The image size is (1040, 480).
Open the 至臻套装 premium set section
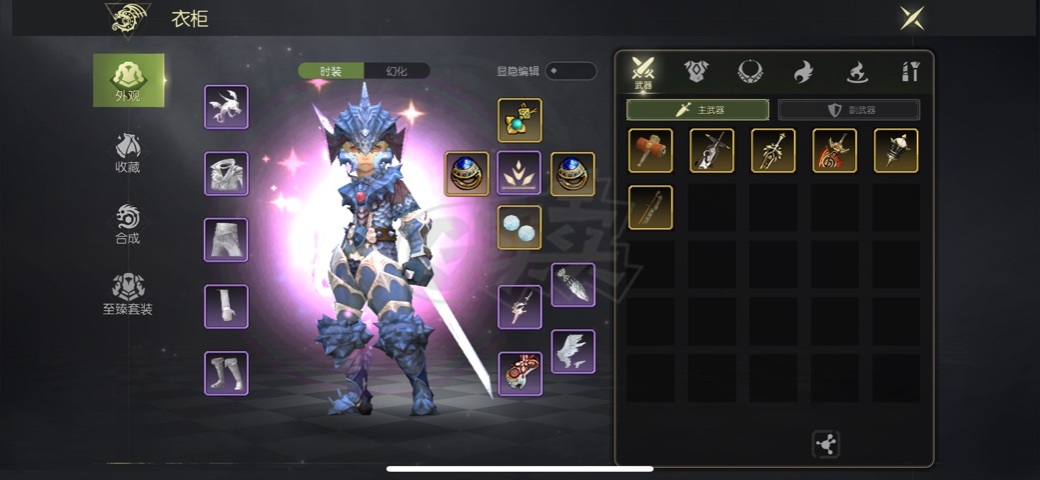[x=127, y=295]
